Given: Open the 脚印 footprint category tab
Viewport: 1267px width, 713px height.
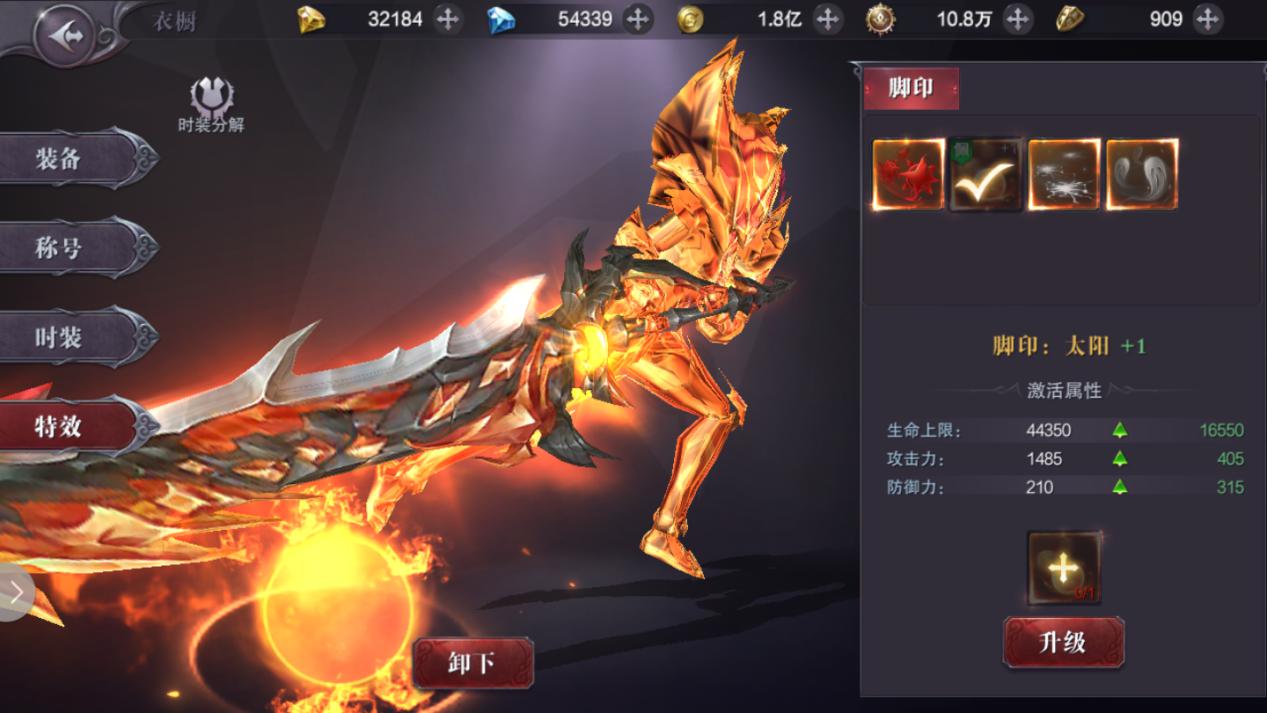Looking at the screenshot, I should pyautogui.click(x=910, y=88).
